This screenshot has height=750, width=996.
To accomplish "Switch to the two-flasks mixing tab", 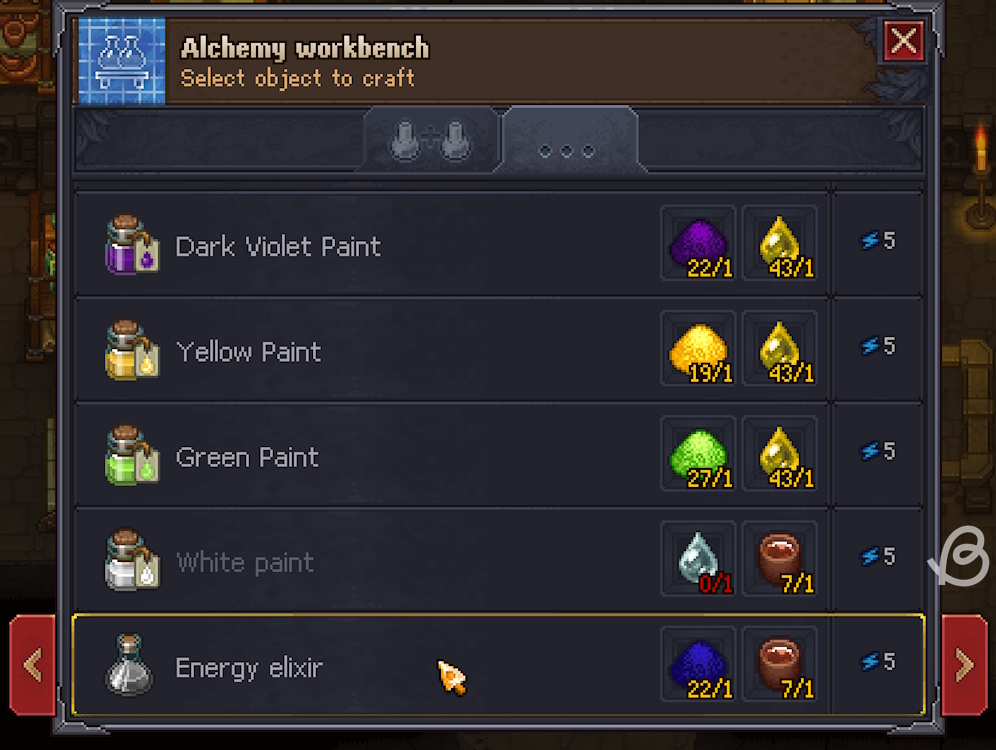I will coord(430,144).
